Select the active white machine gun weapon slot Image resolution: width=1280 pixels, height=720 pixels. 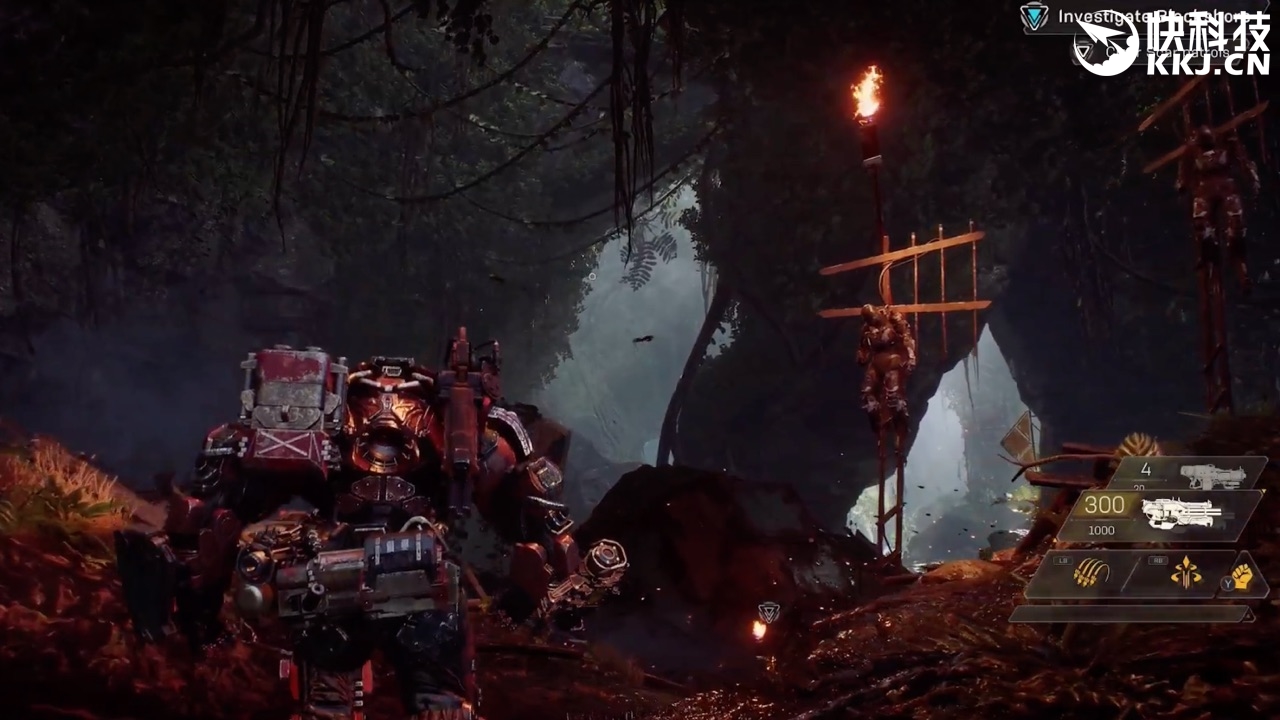pos(1182,513)
